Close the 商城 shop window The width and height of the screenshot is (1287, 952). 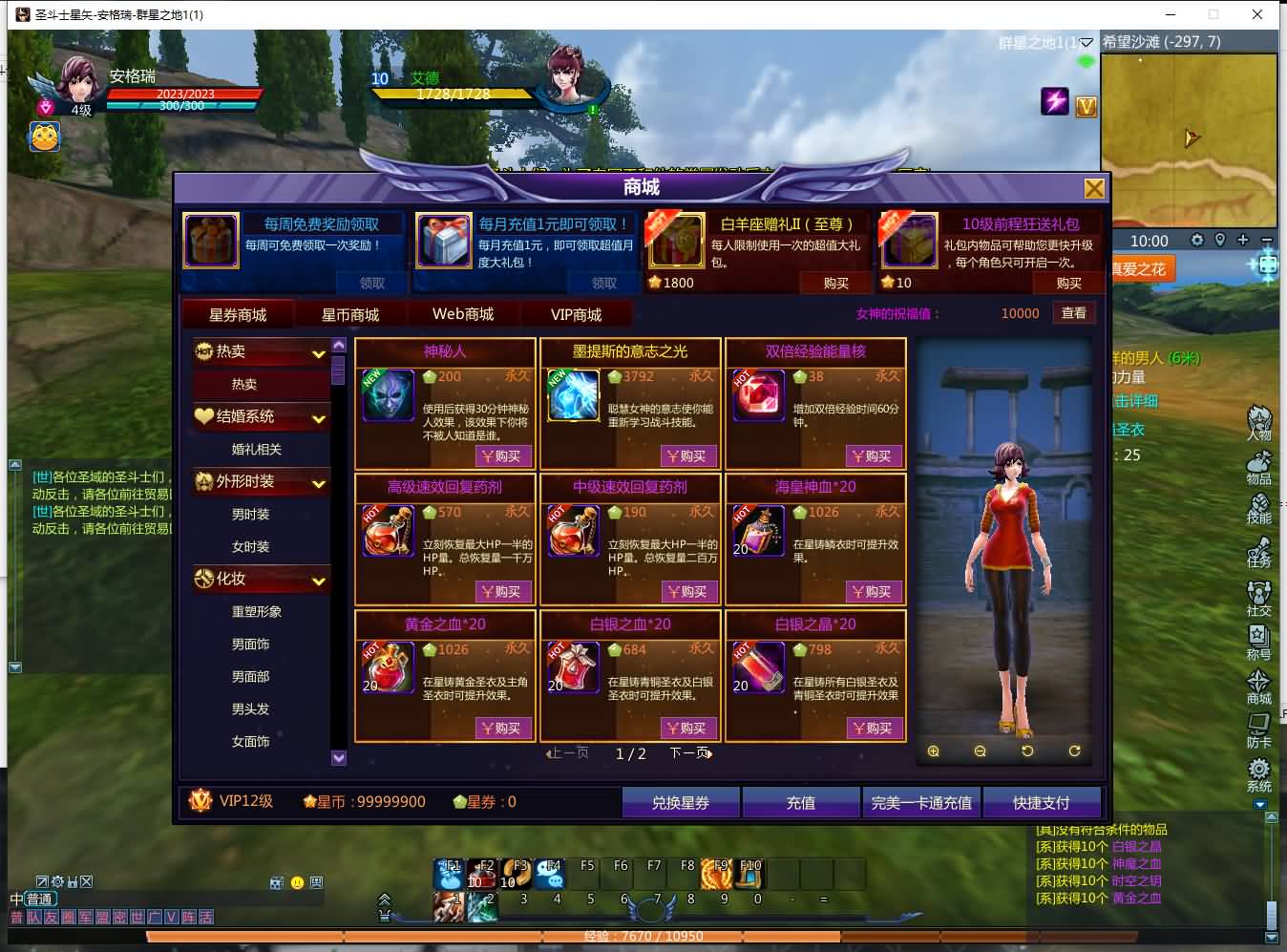[1094, 188]
